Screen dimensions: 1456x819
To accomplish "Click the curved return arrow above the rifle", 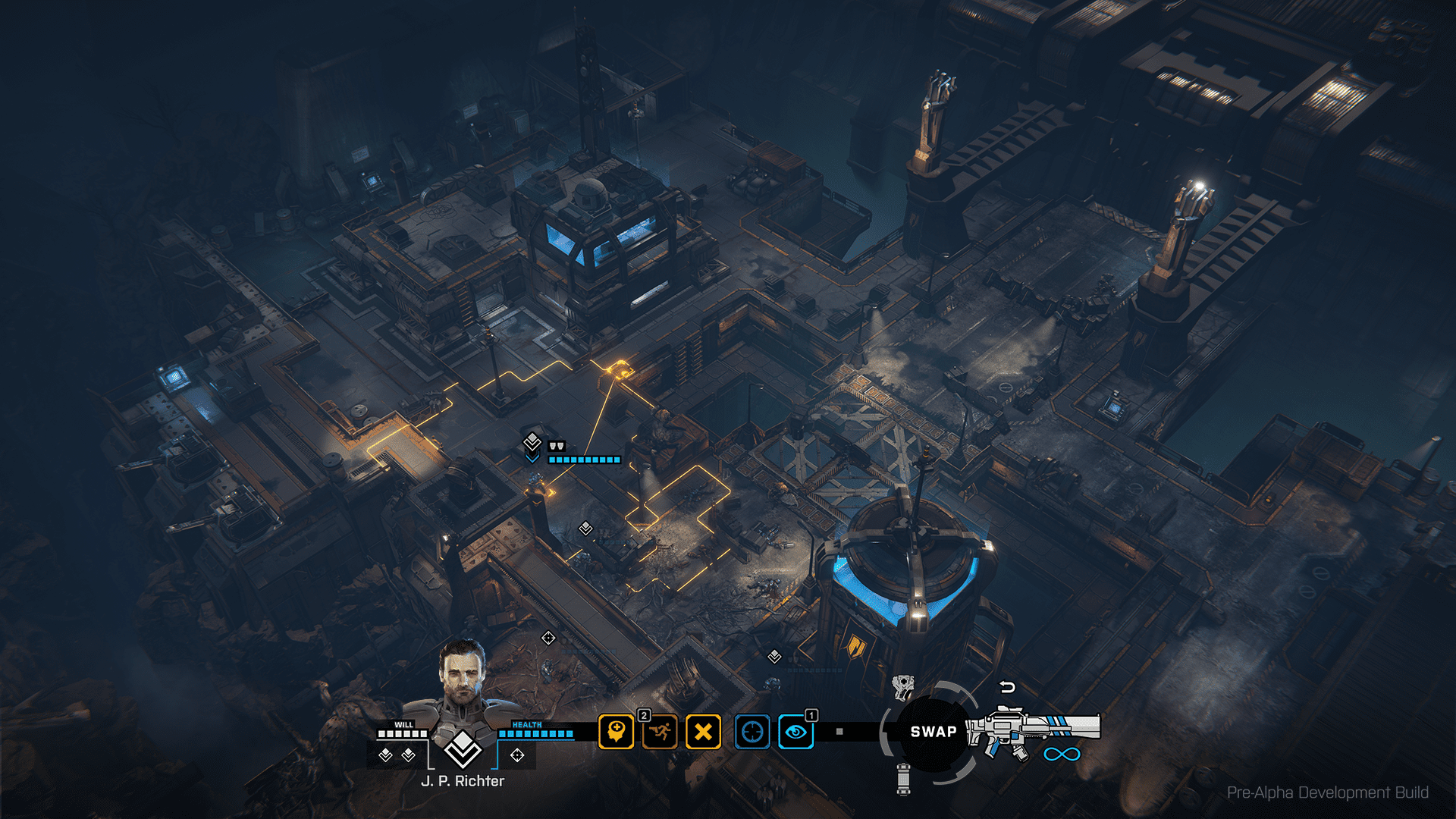I will (1007, 687).
